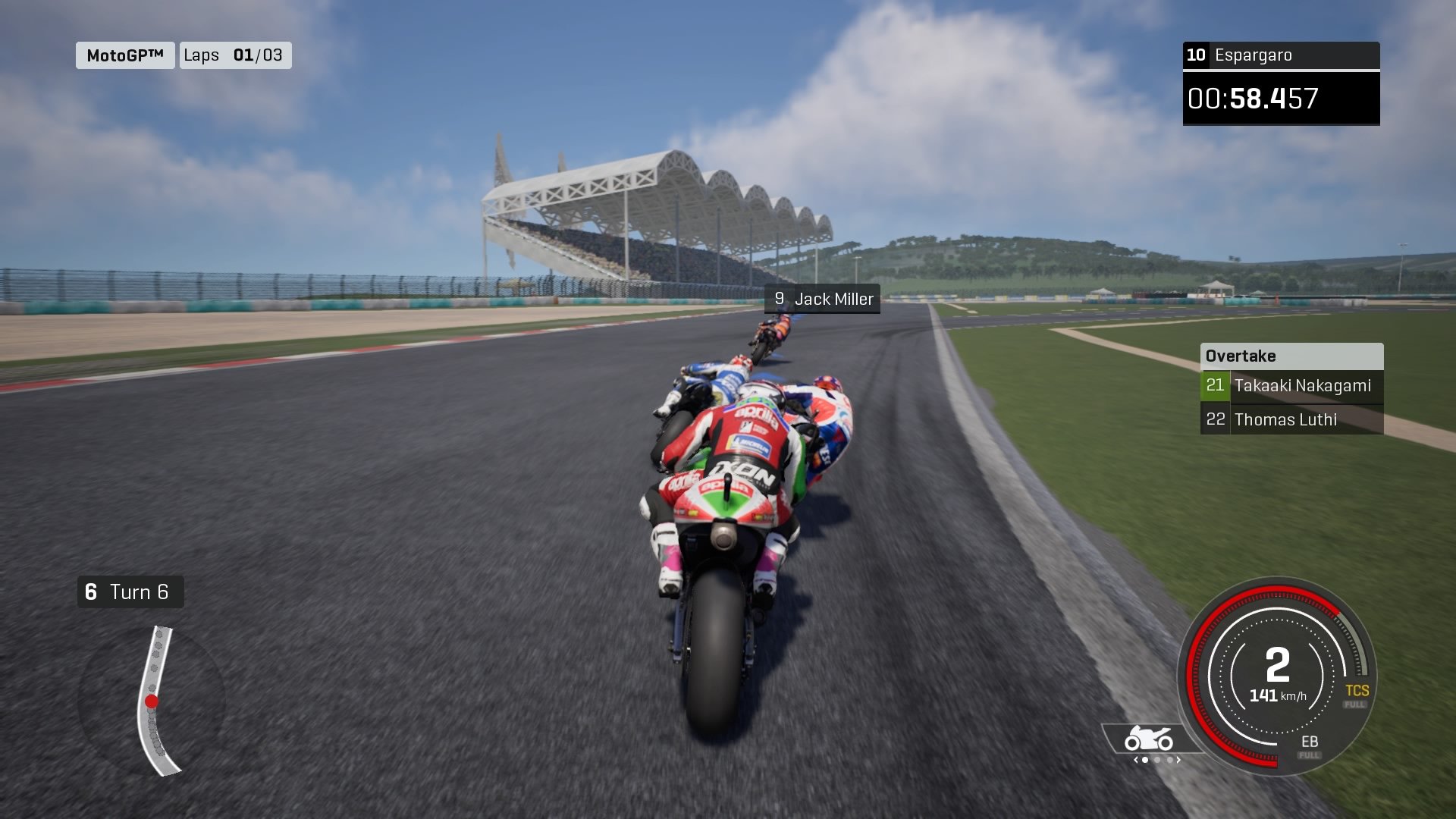
Task: Click the number 9 badge on Jack Miller's tag
Action: (x=779, y=299)
